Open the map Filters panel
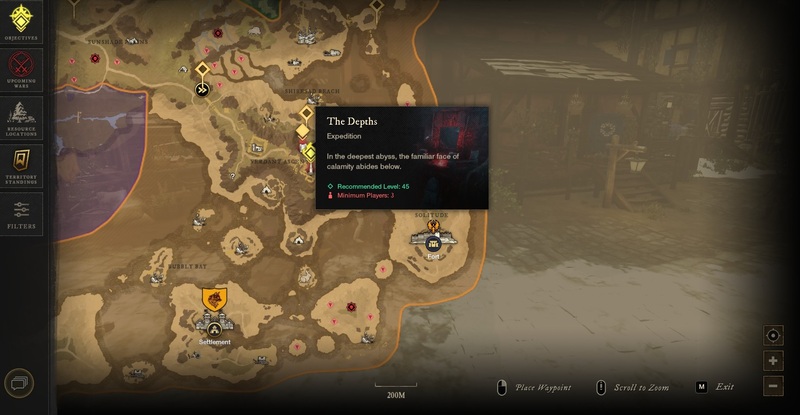This screenshot has width=800, height=415. coord(21,212)
